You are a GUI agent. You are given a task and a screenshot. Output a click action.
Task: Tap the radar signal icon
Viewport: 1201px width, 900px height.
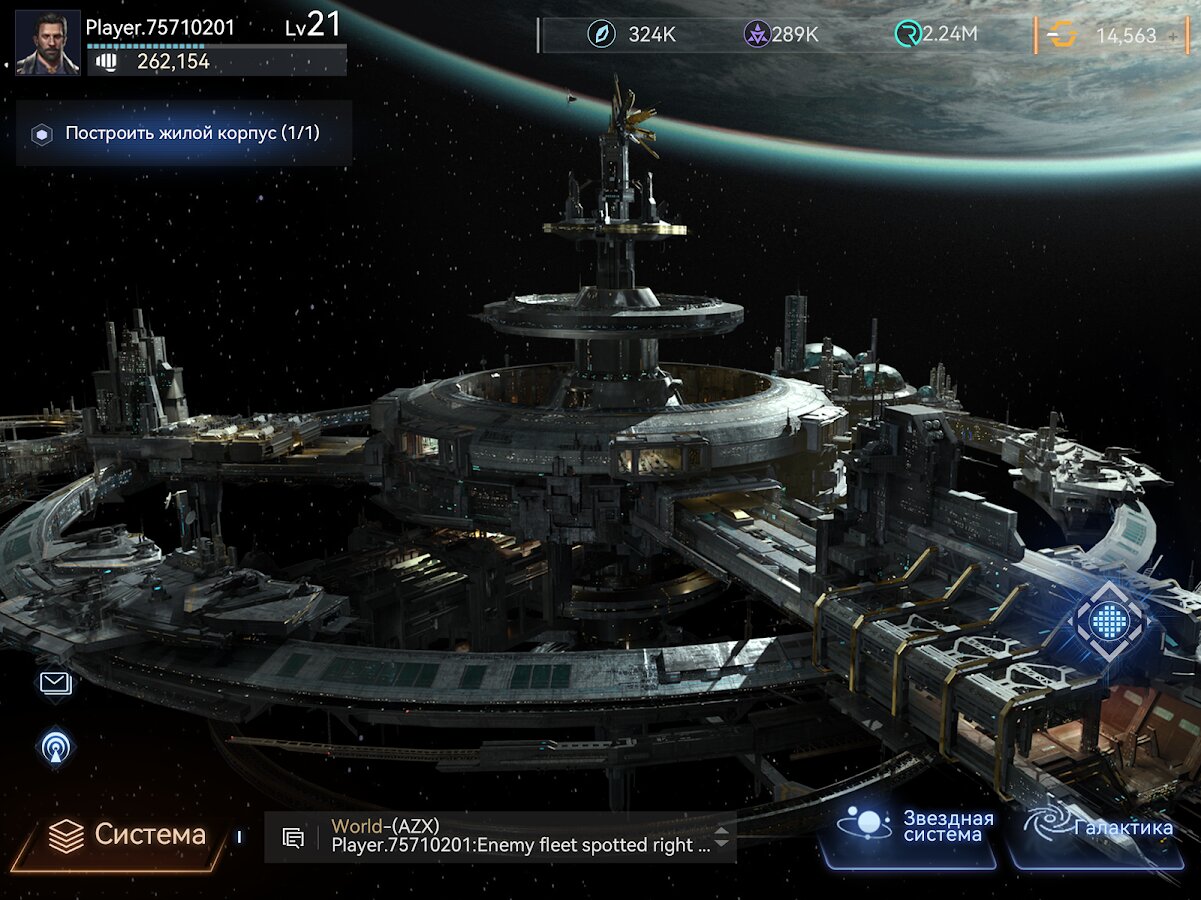pos(56,747)
